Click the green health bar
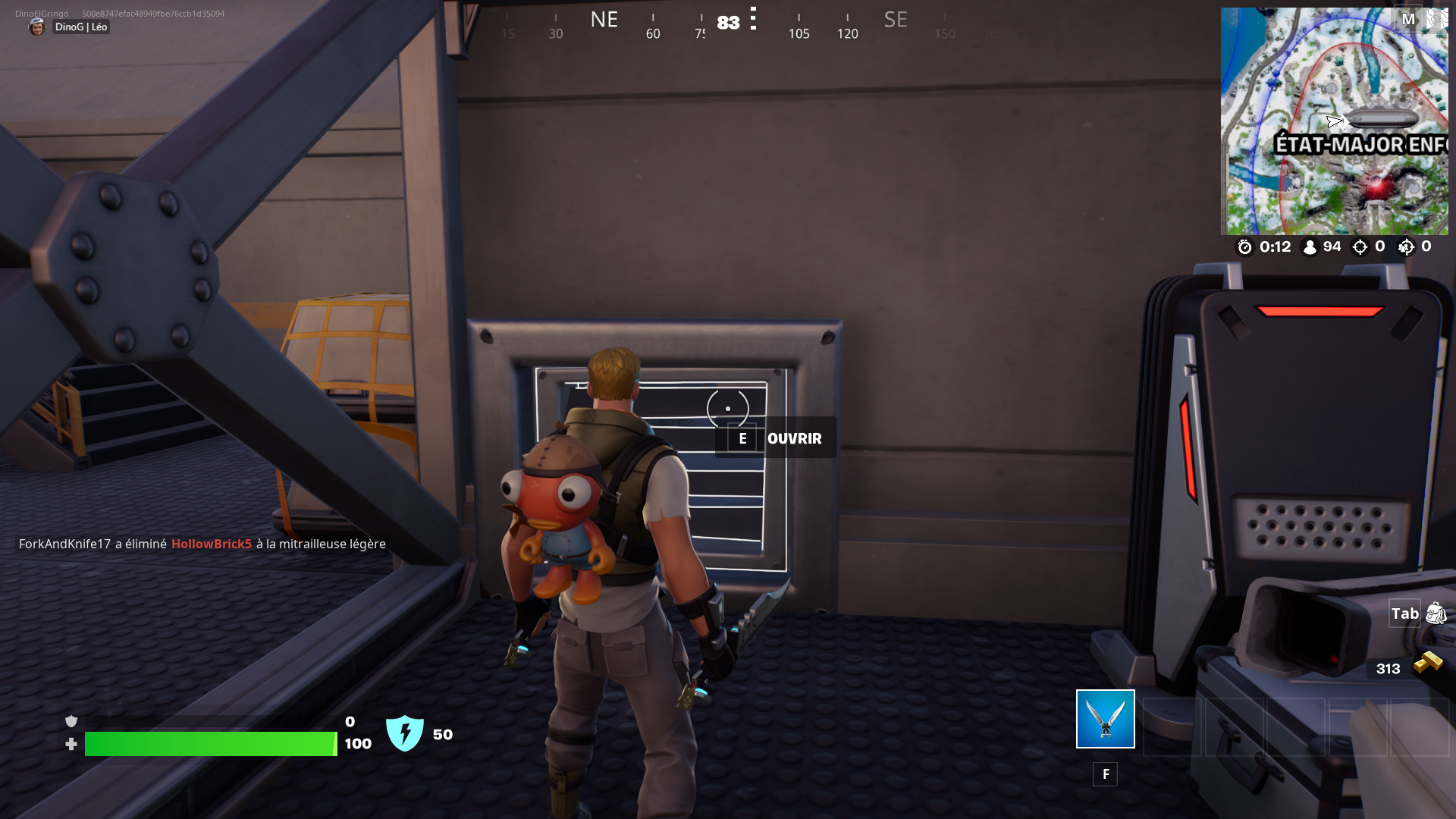The image size is (1456, 819). [x=210, y=744]
